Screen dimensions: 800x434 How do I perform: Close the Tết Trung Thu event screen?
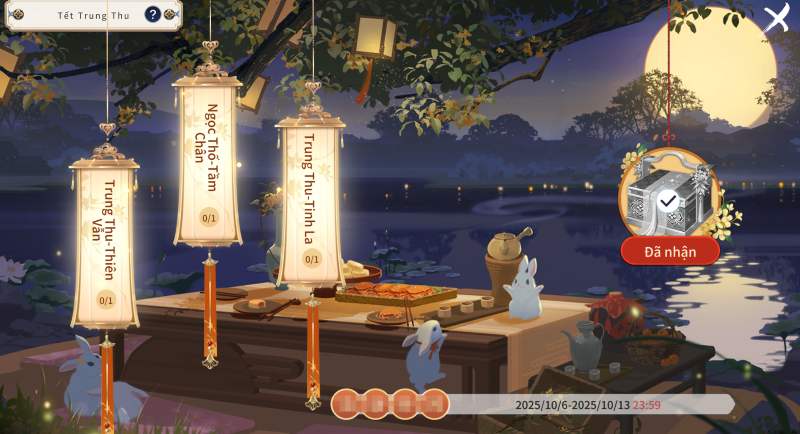click(776, 18)
